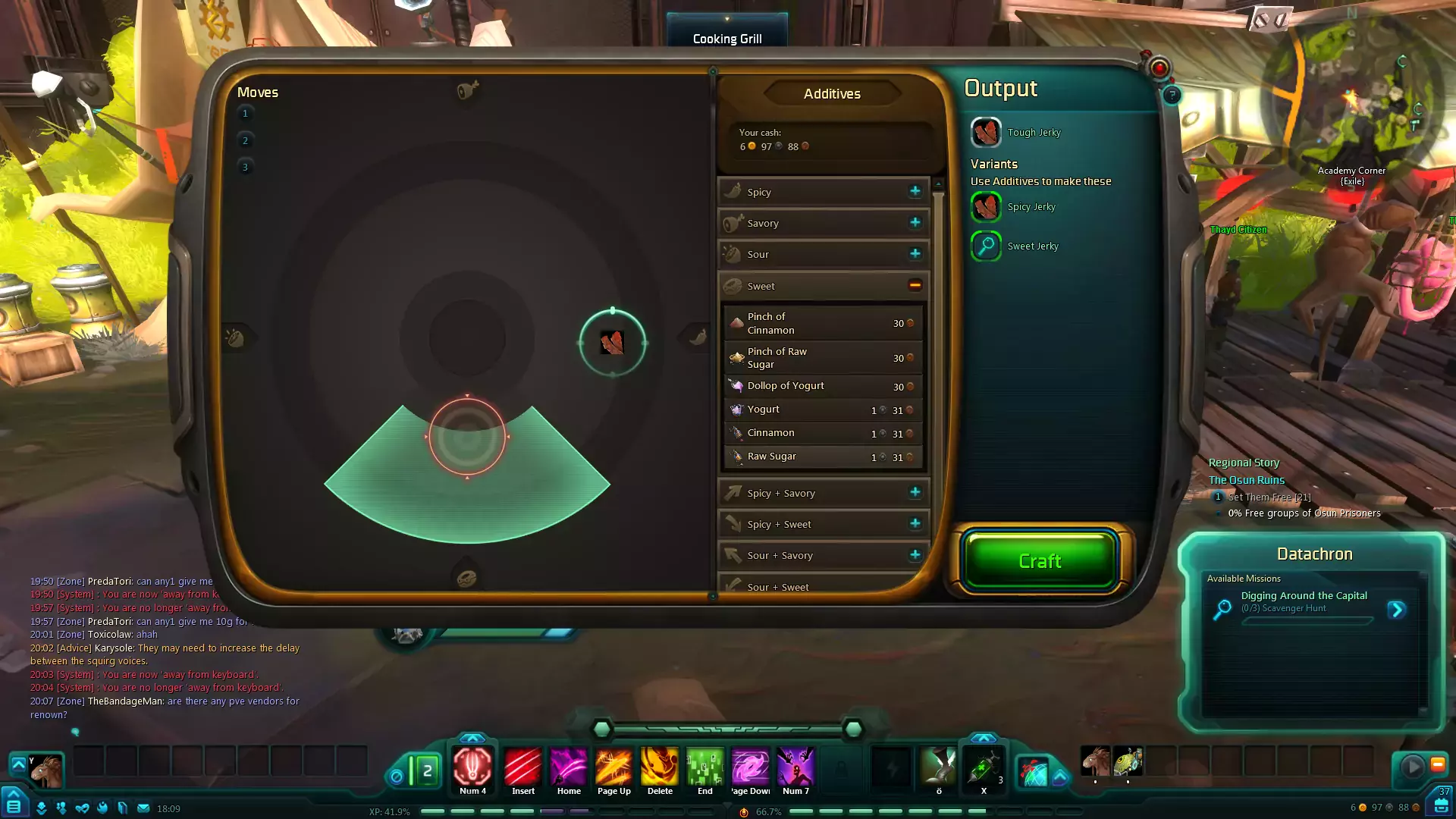
Task: Close the Cooking Grill window
Action: click(x=1159, y=68)
